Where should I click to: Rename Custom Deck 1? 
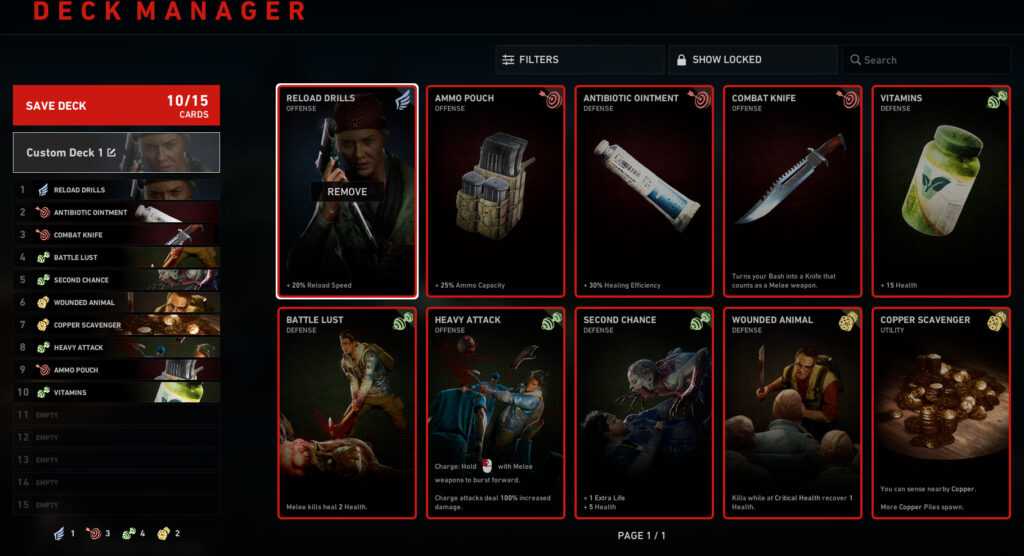tap(112, 153)
